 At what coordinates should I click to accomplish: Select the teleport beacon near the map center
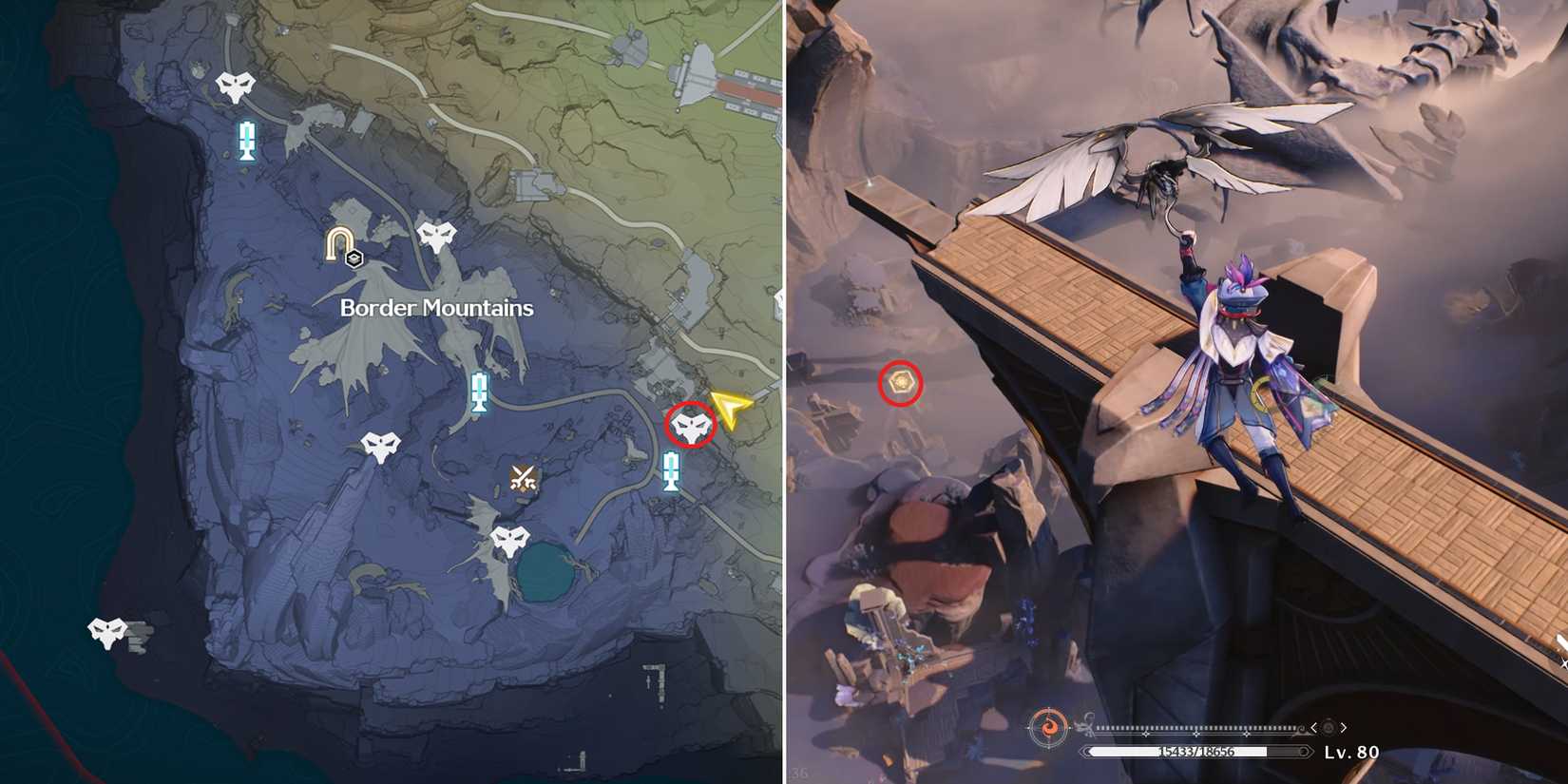pos(480,390)
